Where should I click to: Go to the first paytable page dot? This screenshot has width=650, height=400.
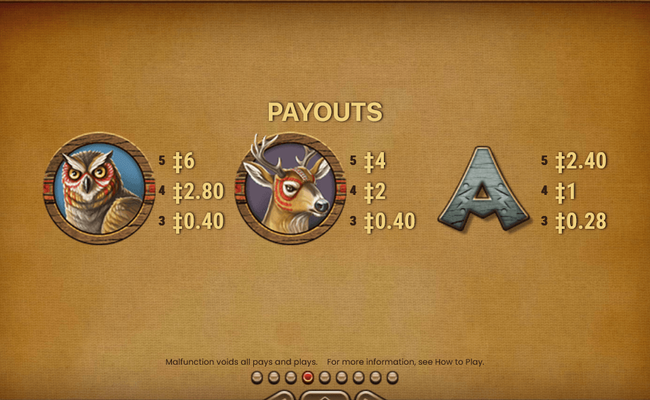[257, 377]
